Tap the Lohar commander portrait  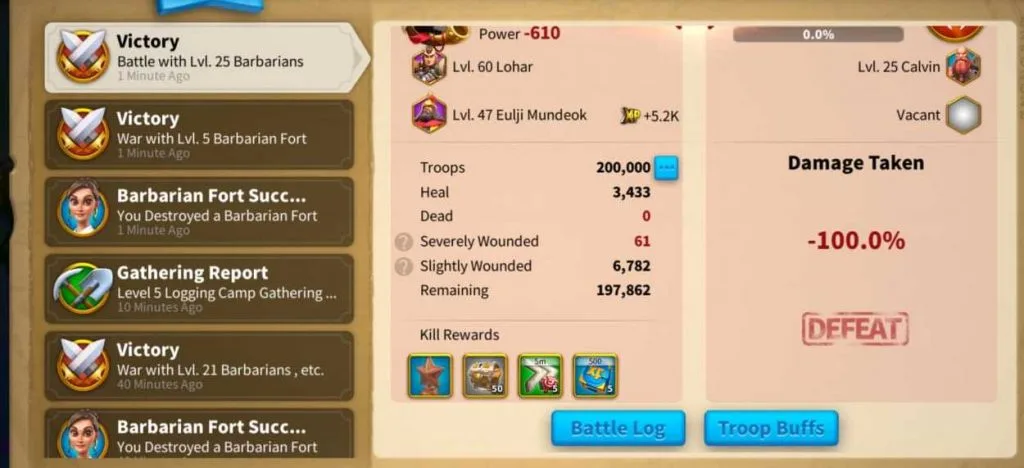point(429,67)
